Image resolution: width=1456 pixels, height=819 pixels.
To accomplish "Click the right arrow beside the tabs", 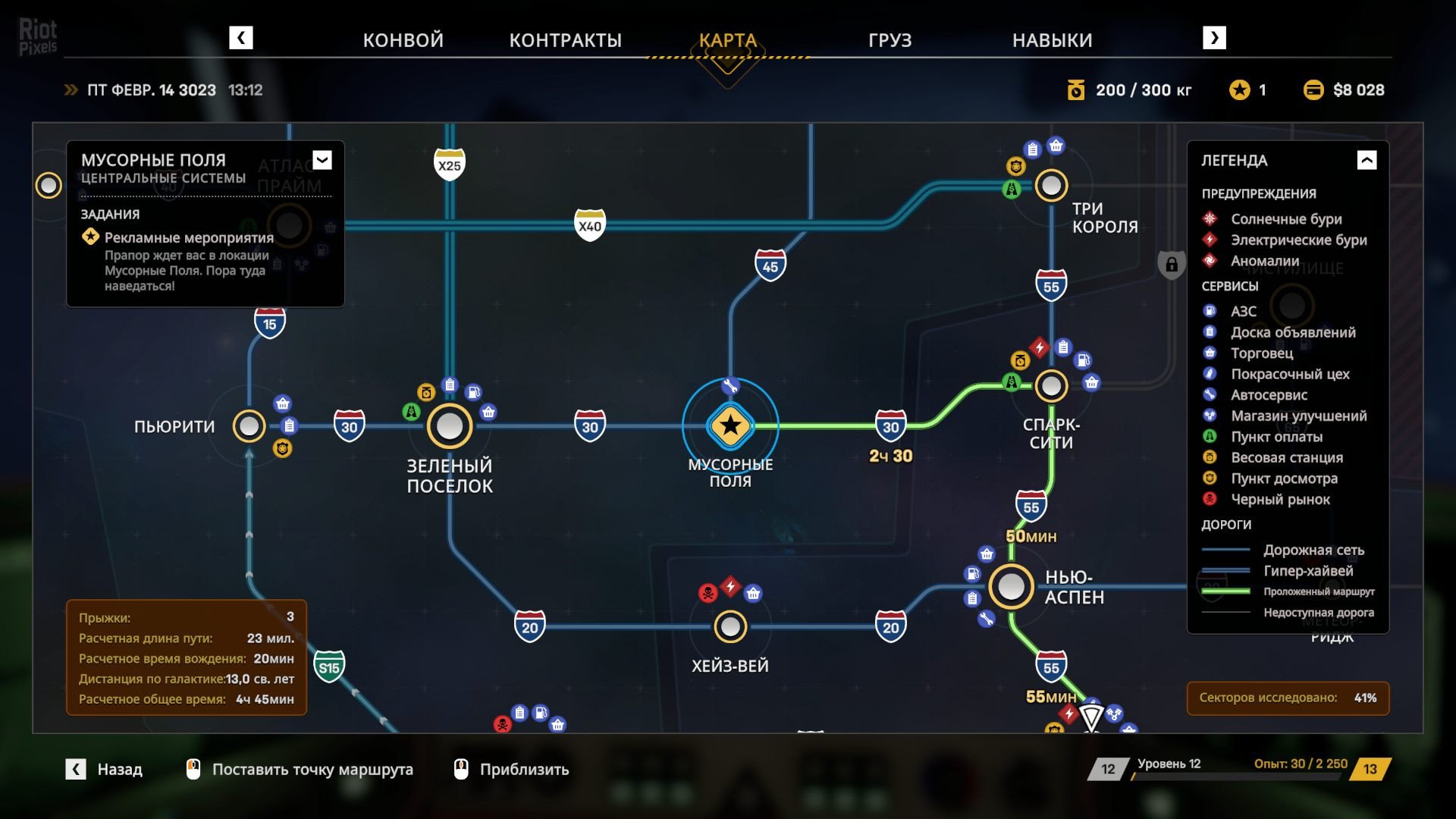I will [1214, 38].
